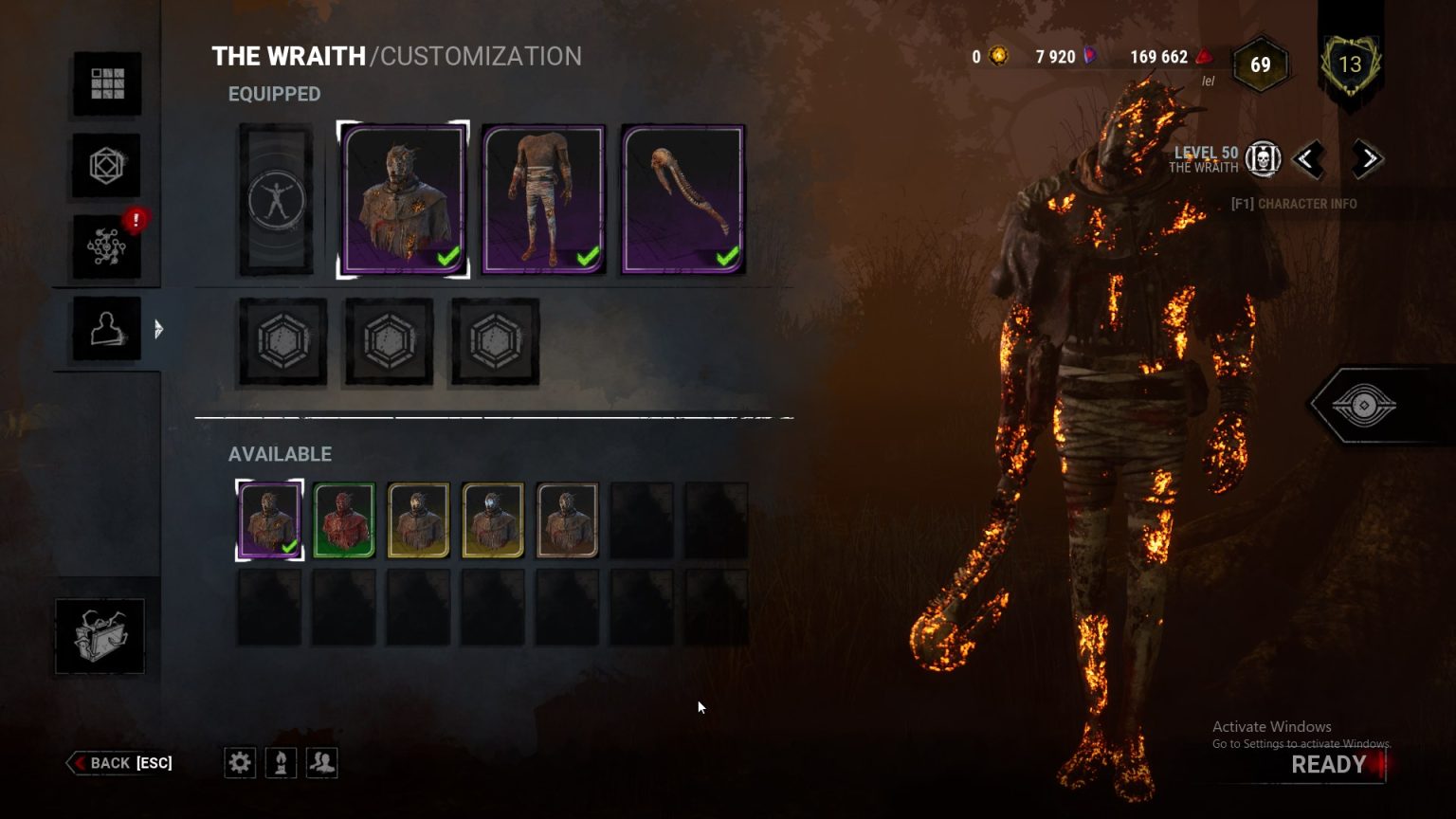Click the player level 69 badge
The height and width of the screenshot is (819, 1456).
click(x=1261, y=64)
